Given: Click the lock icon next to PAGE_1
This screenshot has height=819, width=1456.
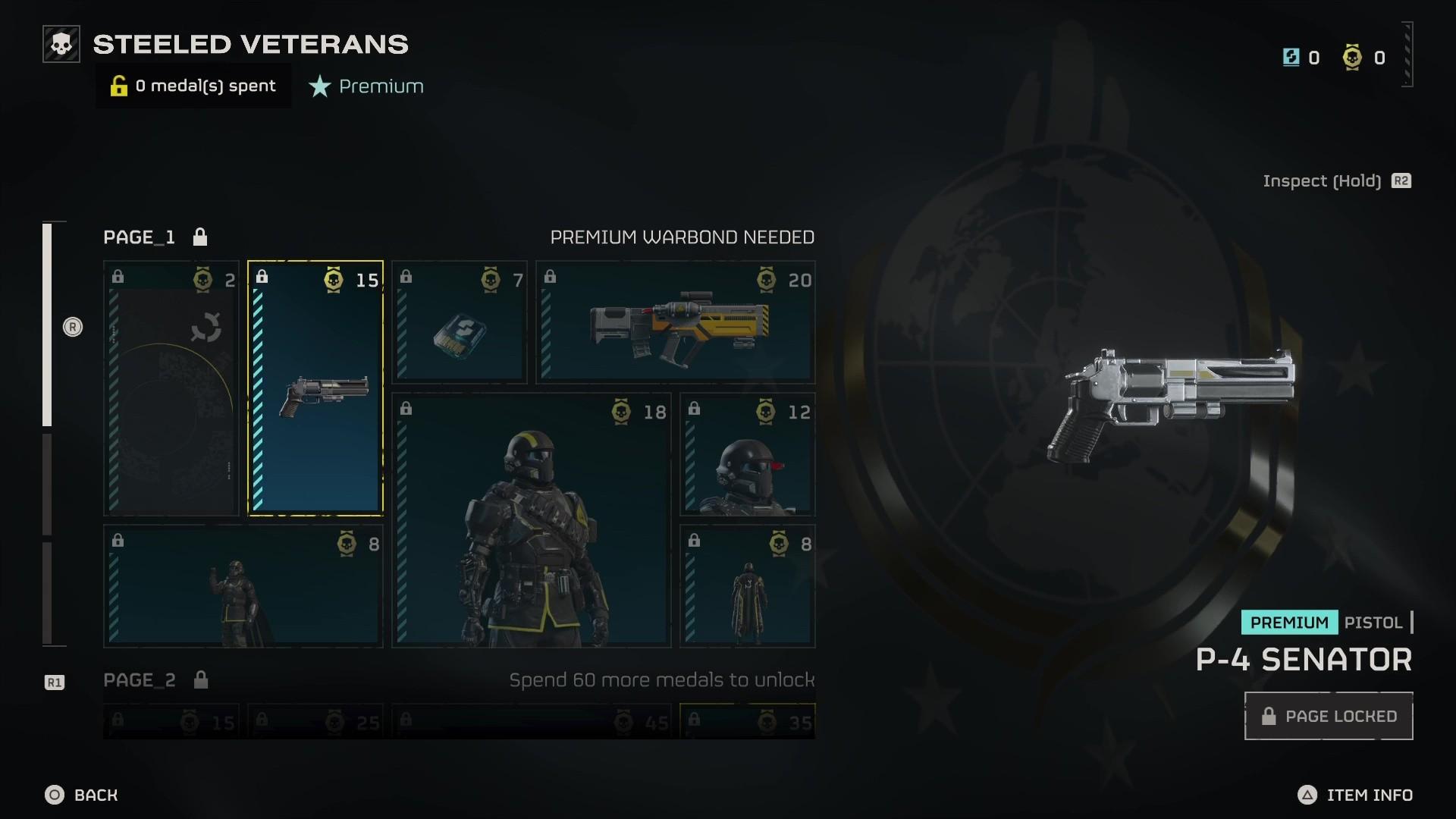Looking at the screenshot, I should 201,237.
